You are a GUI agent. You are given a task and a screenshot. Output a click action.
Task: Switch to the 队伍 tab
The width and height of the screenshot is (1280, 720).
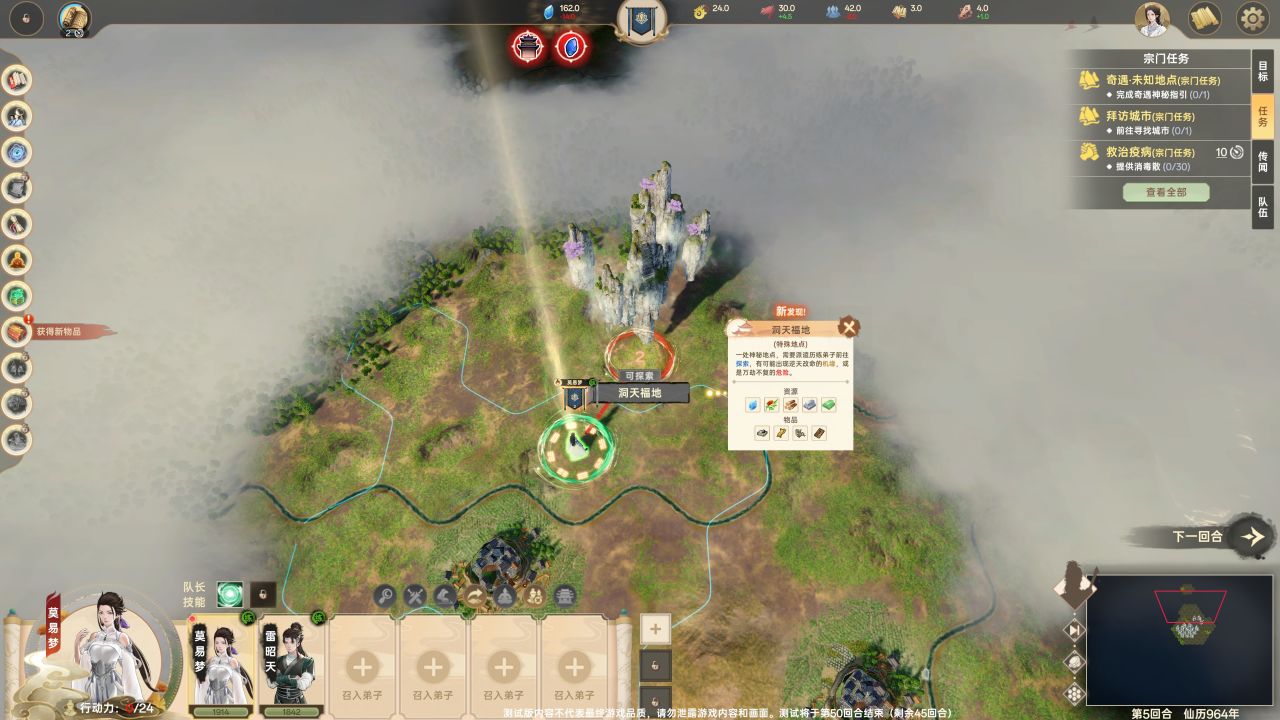click(x=1263, y=206)
